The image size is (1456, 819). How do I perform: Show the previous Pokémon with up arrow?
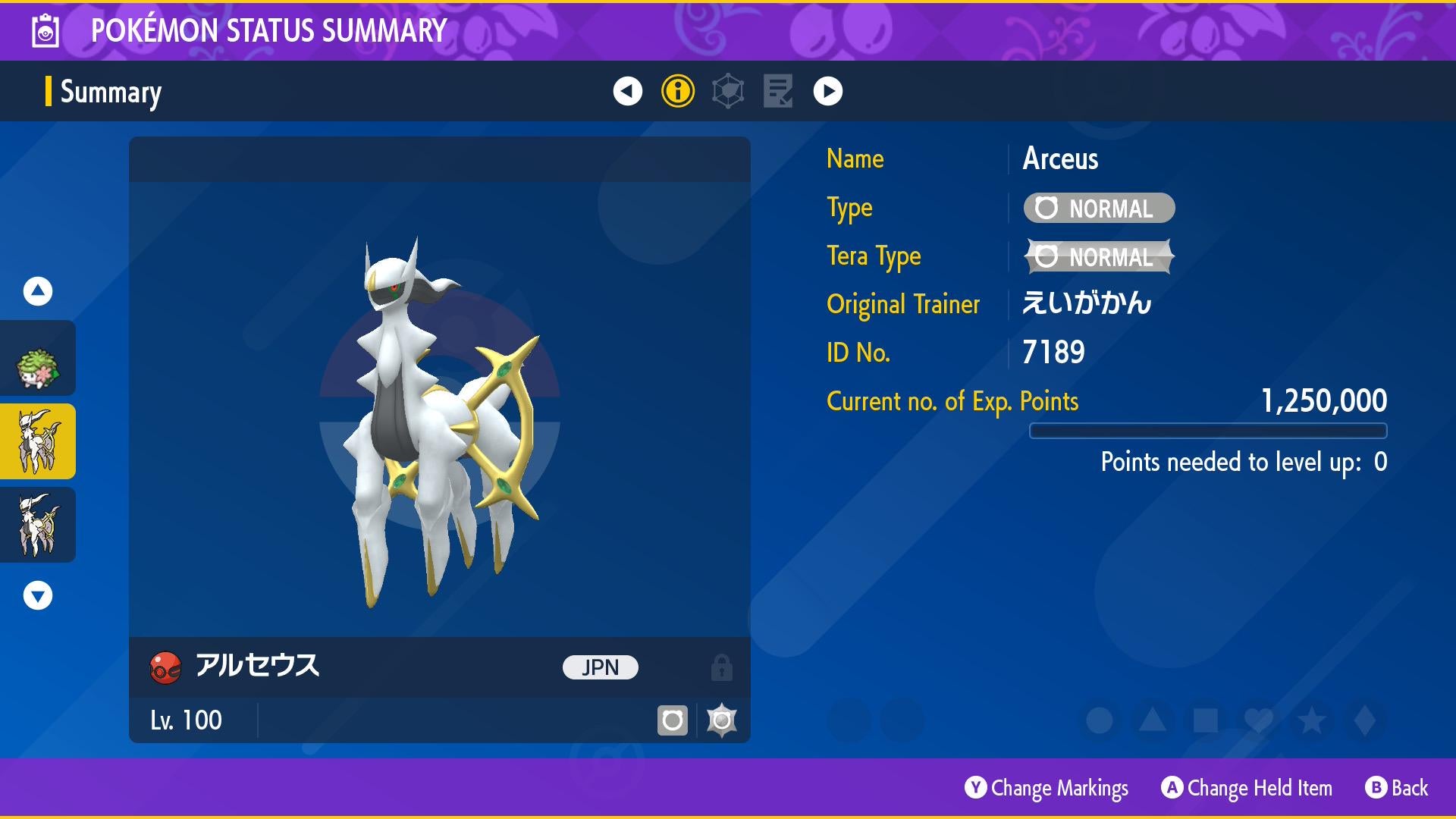38,291
